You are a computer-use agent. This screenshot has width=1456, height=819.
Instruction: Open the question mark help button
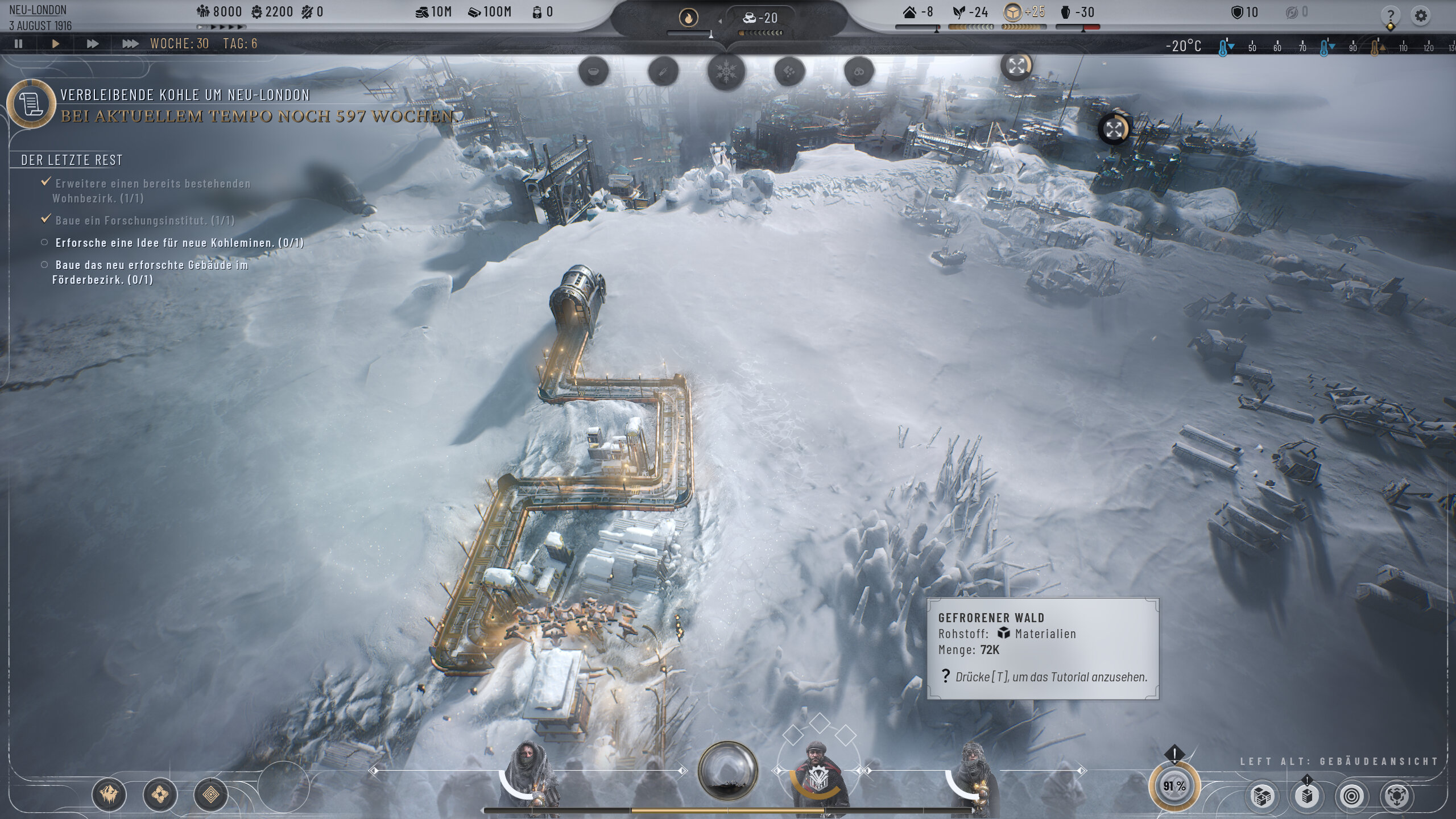1390,15
